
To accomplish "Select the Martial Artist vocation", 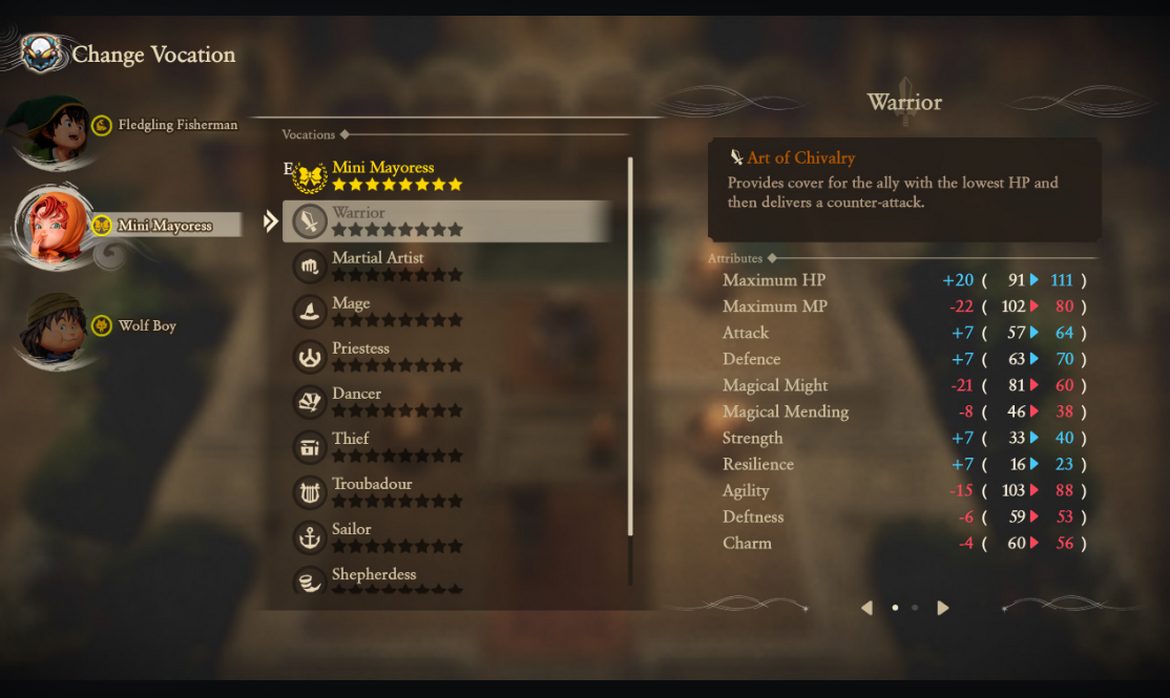I will click(392, 266).
